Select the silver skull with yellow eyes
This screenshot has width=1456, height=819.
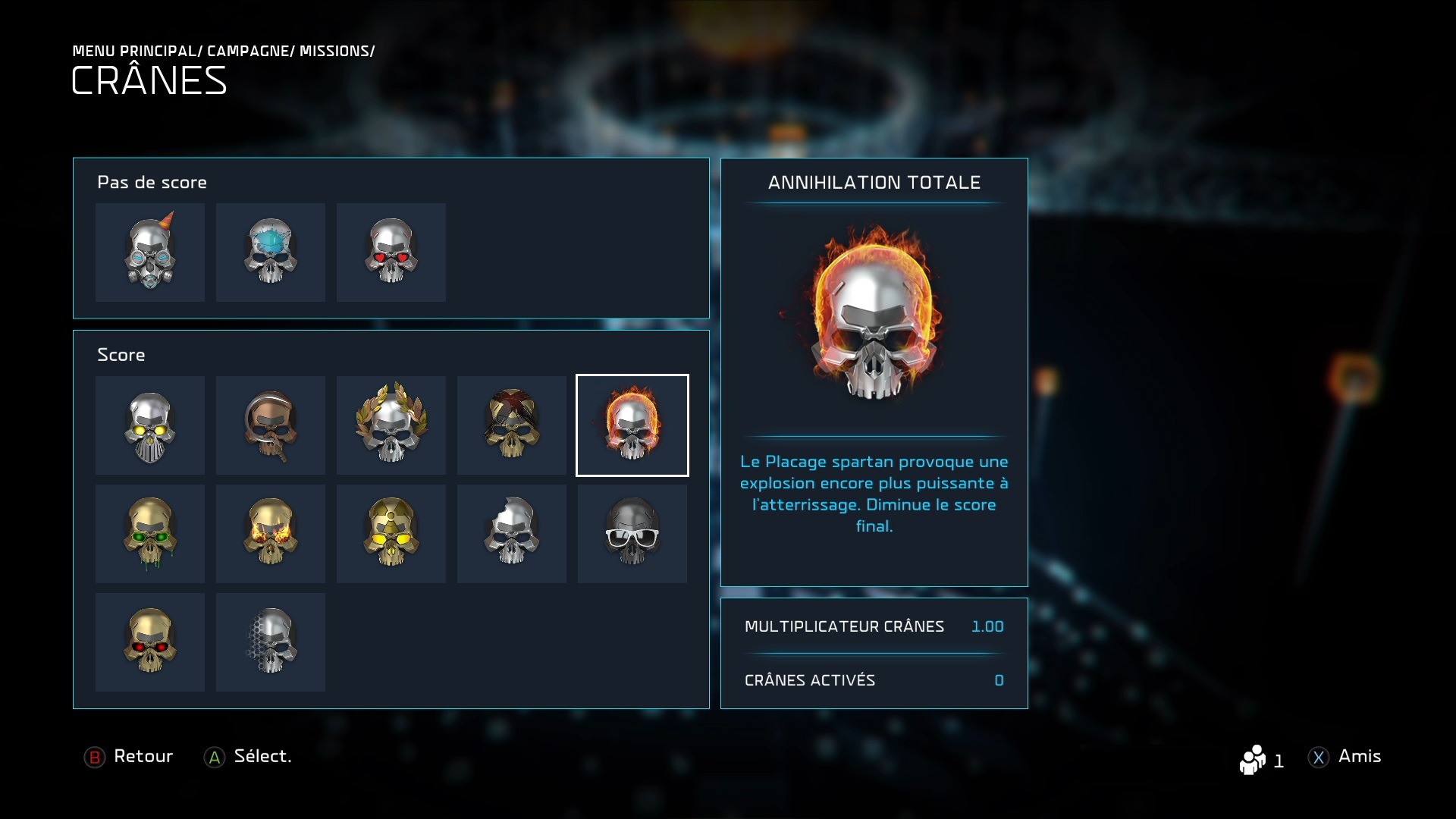[150, 425]
